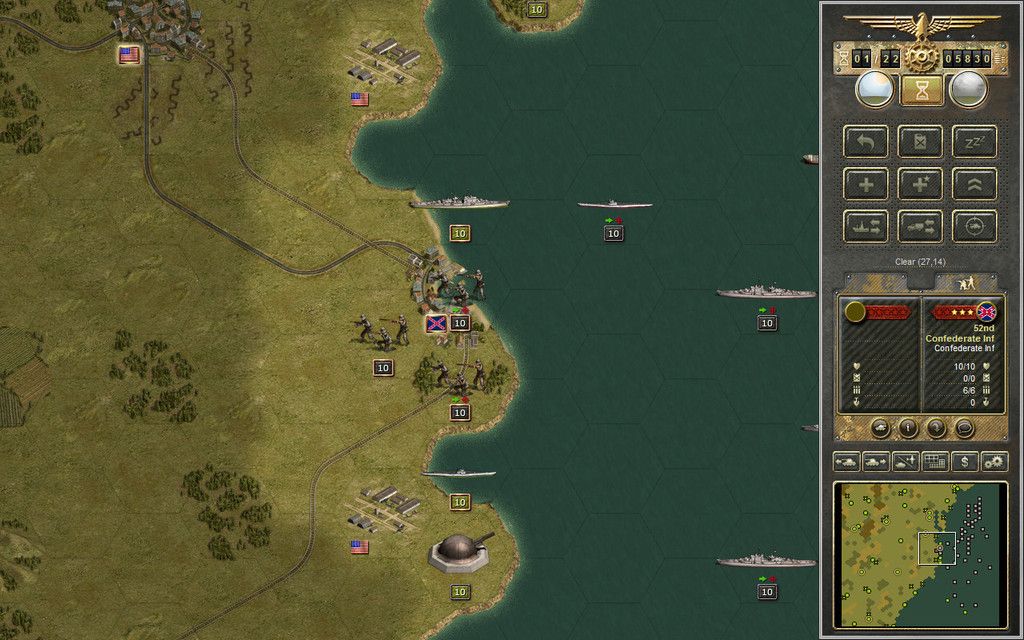Click the aircraft toolbar button

(x=905, y=461)
